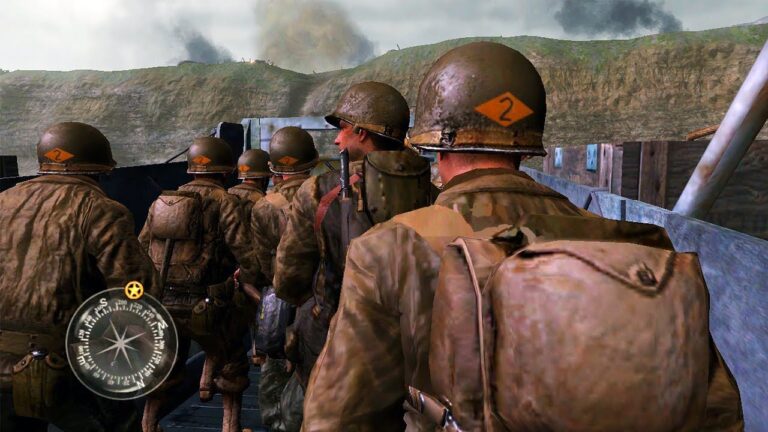
Task: Click the compass in the HUD
Action: click(121, 343)
